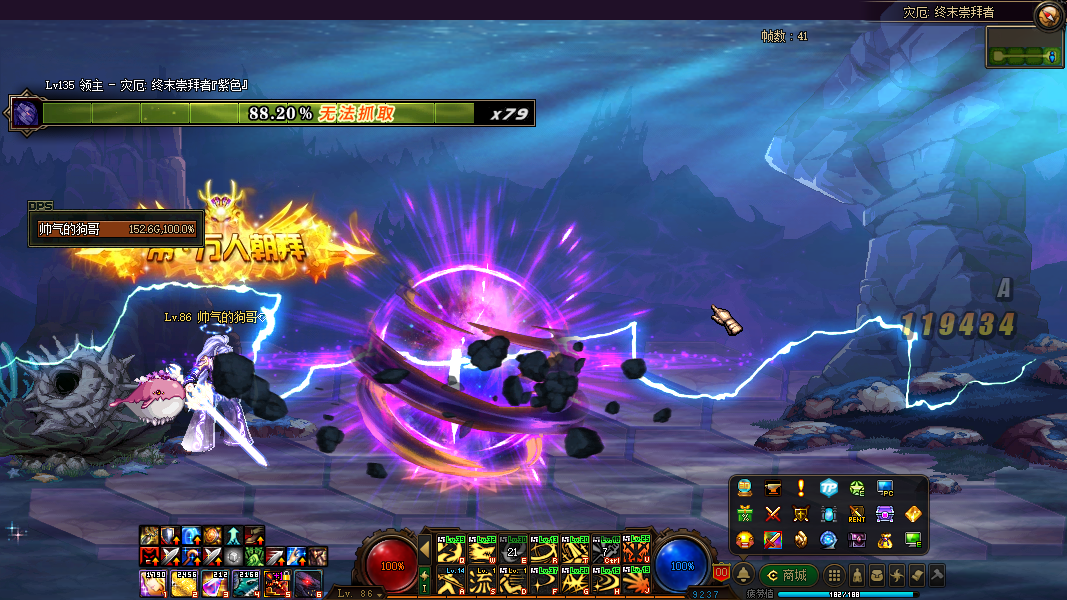Click the green gift box discount icon
The height and width of the screenshot is (600, 1067).
pyautogui.click(x=744, y=514)
